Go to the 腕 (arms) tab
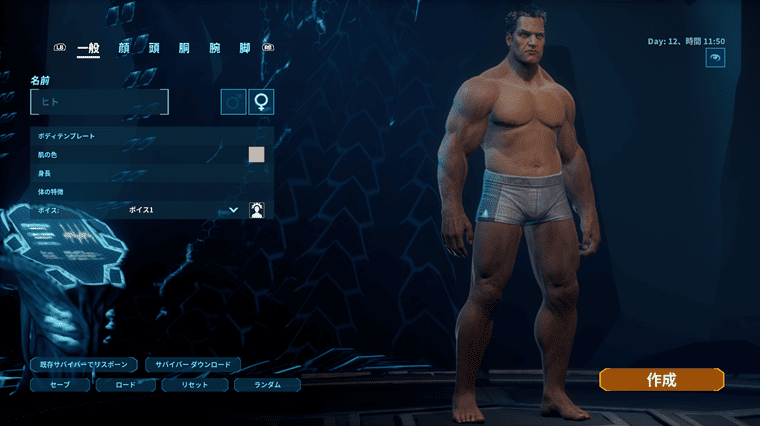 click(x=214, y=48)
